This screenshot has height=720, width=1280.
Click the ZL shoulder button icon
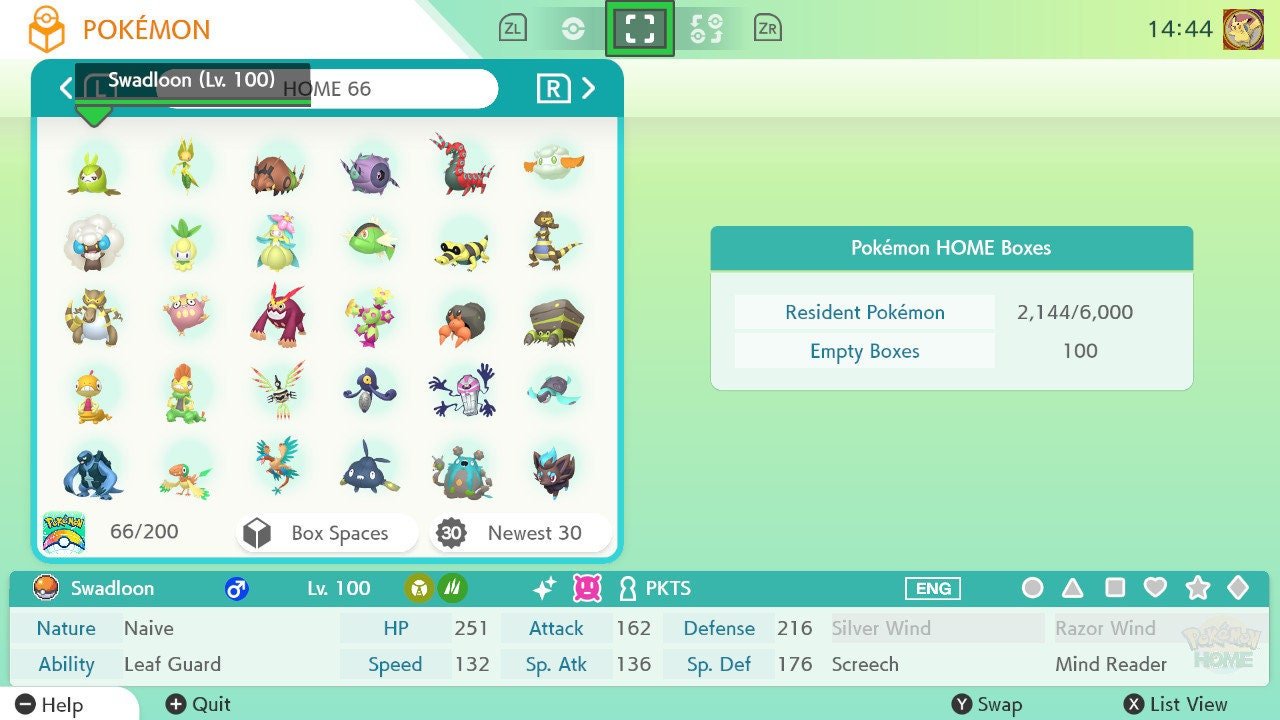[512, 27]
